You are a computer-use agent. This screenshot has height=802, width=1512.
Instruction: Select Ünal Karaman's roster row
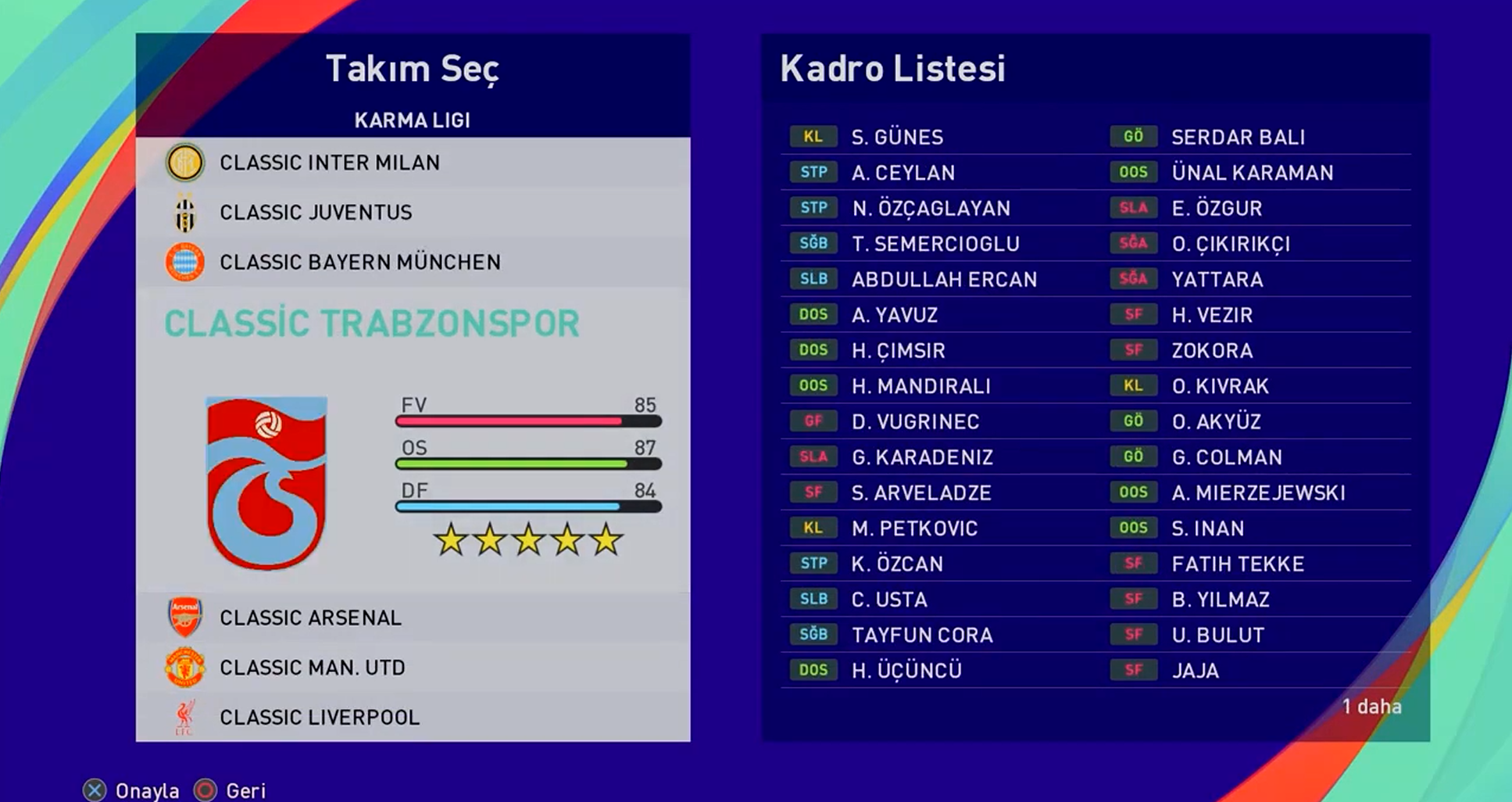[1252, 173]
